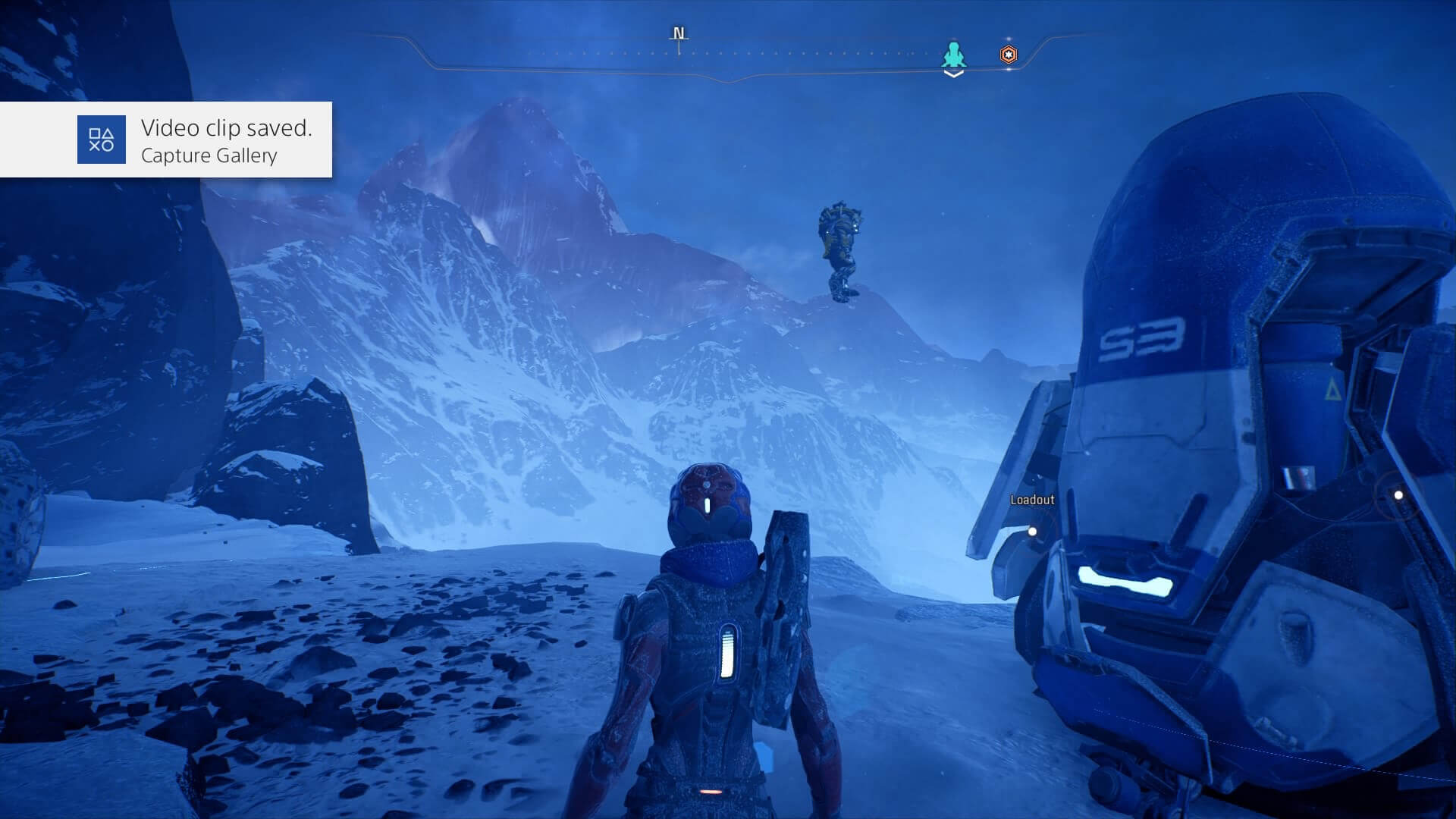Click the teal squadmate marker on compass
The height and width of the screenshot is (819, 1456).
(x=954, y=55)
